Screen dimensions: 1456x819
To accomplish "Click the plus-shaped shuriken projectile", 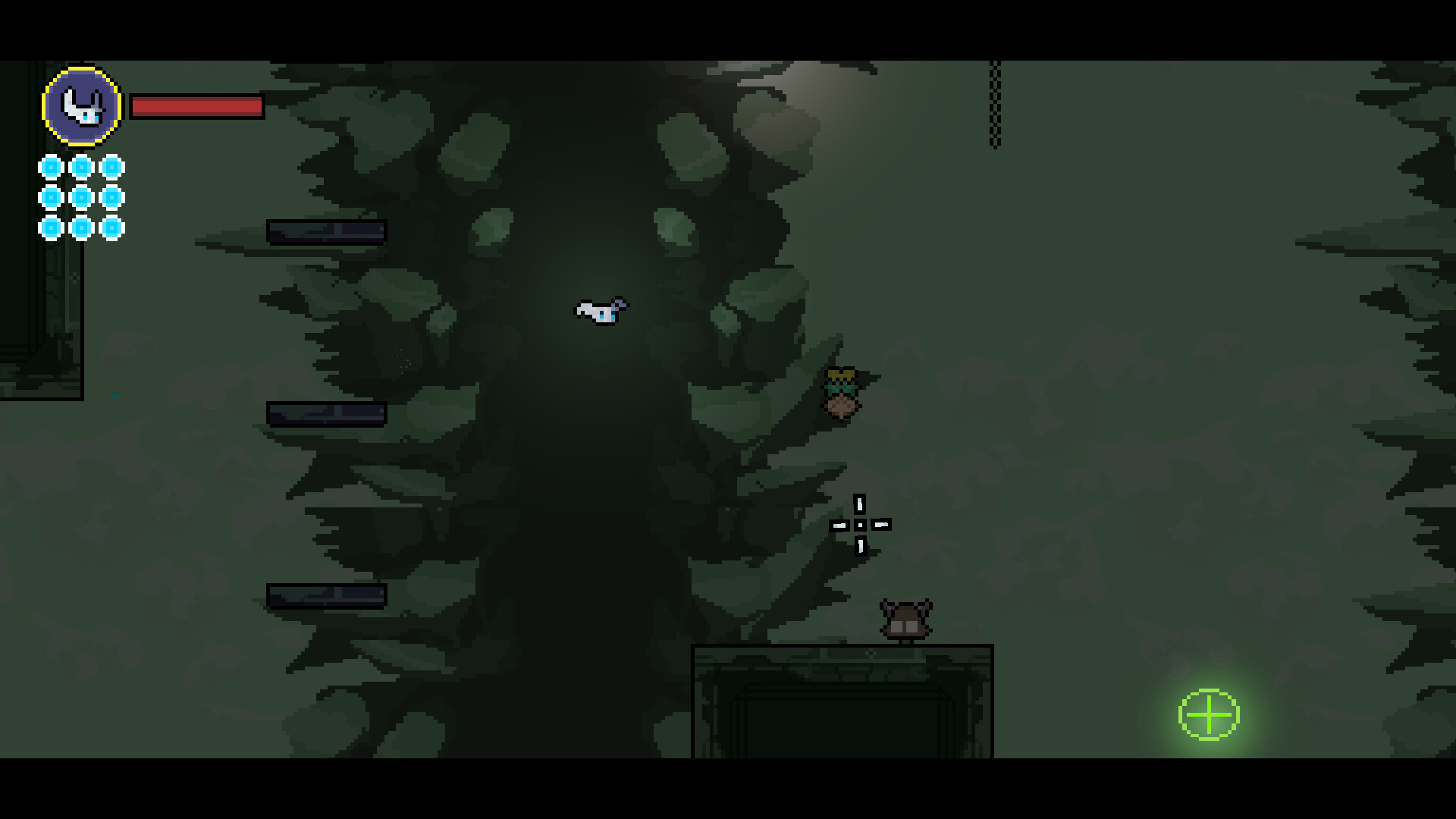I will (x=860, y=524).
